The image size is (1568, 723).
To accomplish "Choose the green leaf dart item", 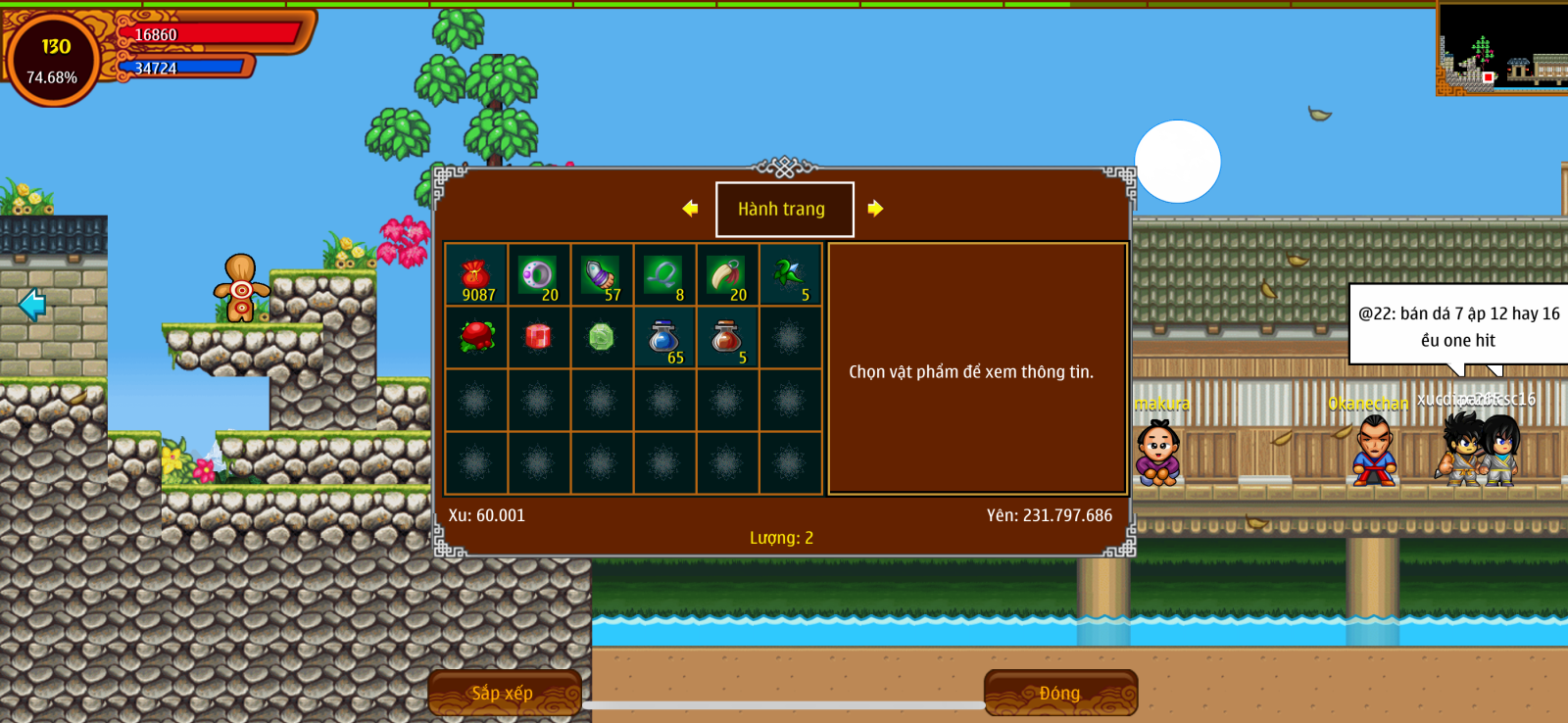I will [x=789, y=276].
